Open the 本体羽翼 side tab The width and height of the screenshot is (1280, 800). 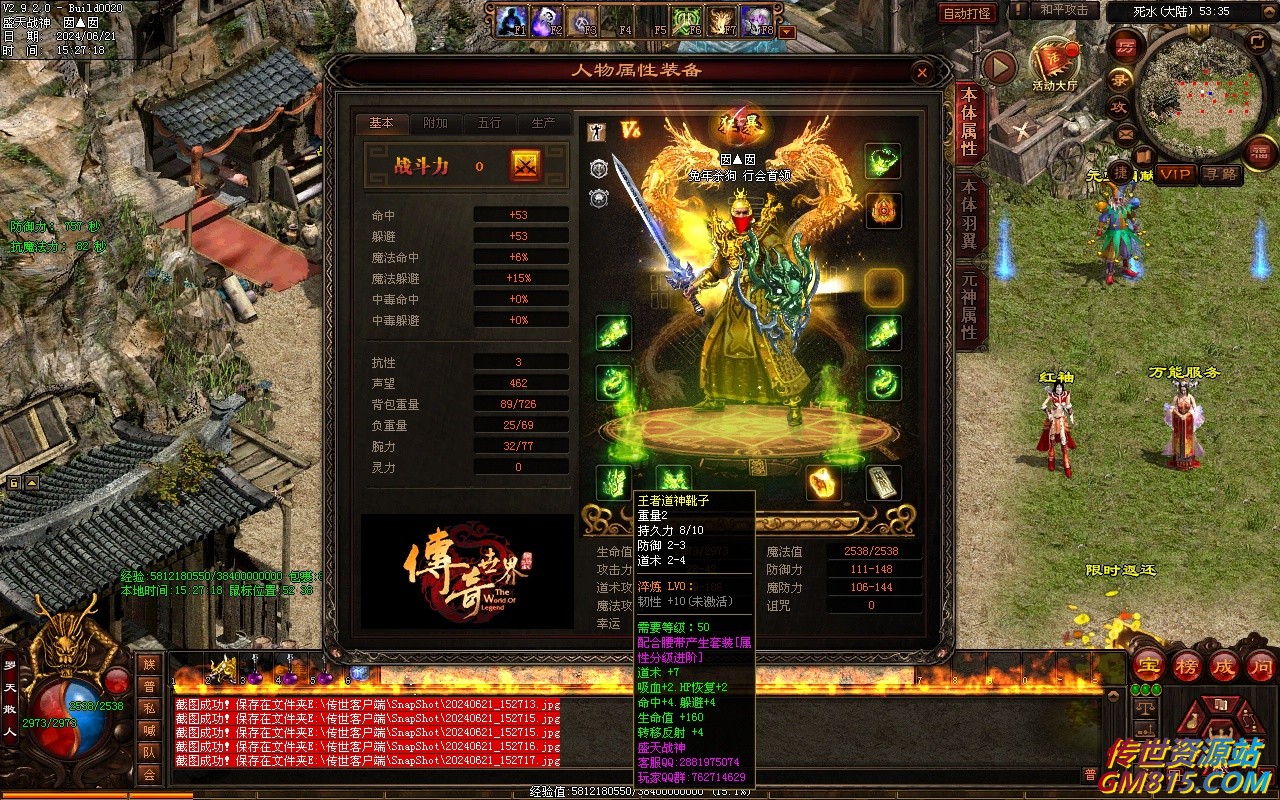(x=968, y=213)
